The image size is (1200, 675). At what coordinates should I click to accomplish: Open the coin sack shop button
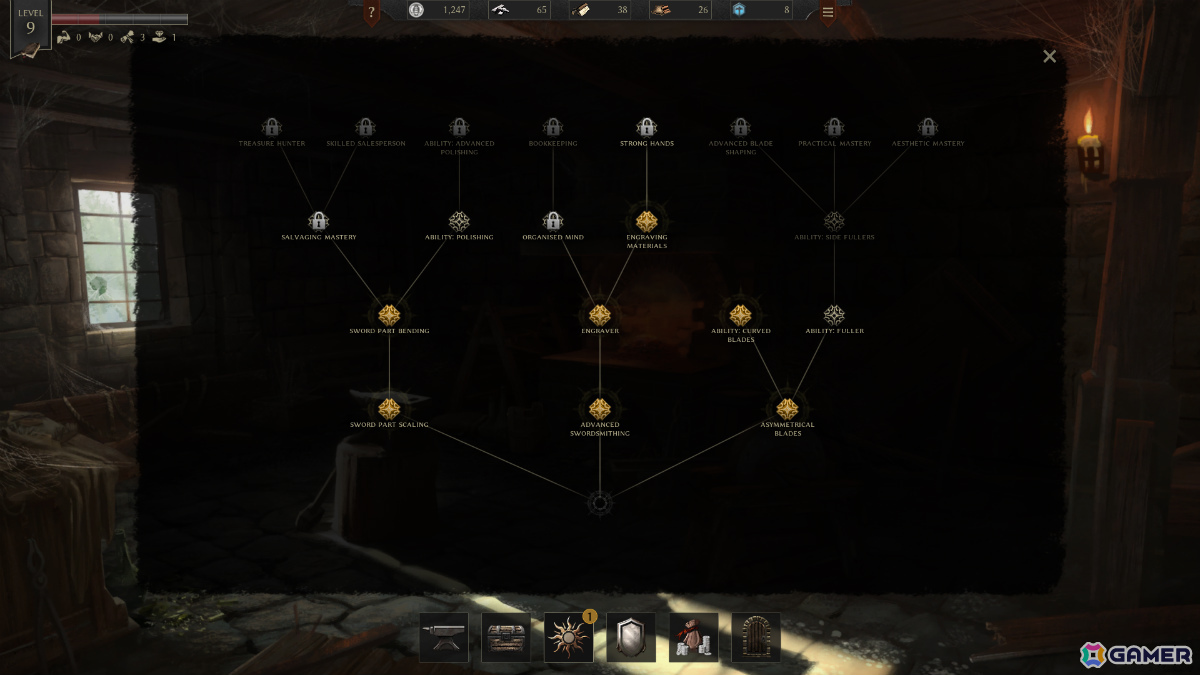[x=694, y=638]
